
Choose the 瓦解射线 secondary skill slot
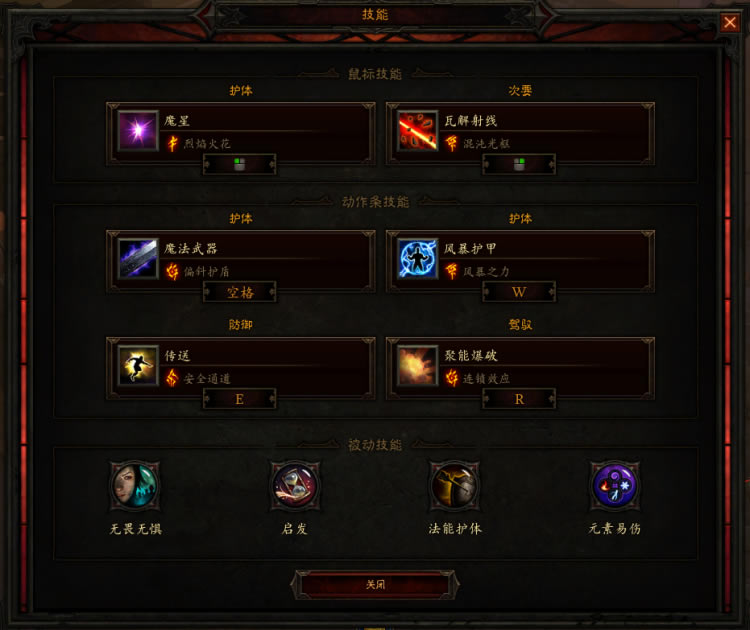(521, 130)
